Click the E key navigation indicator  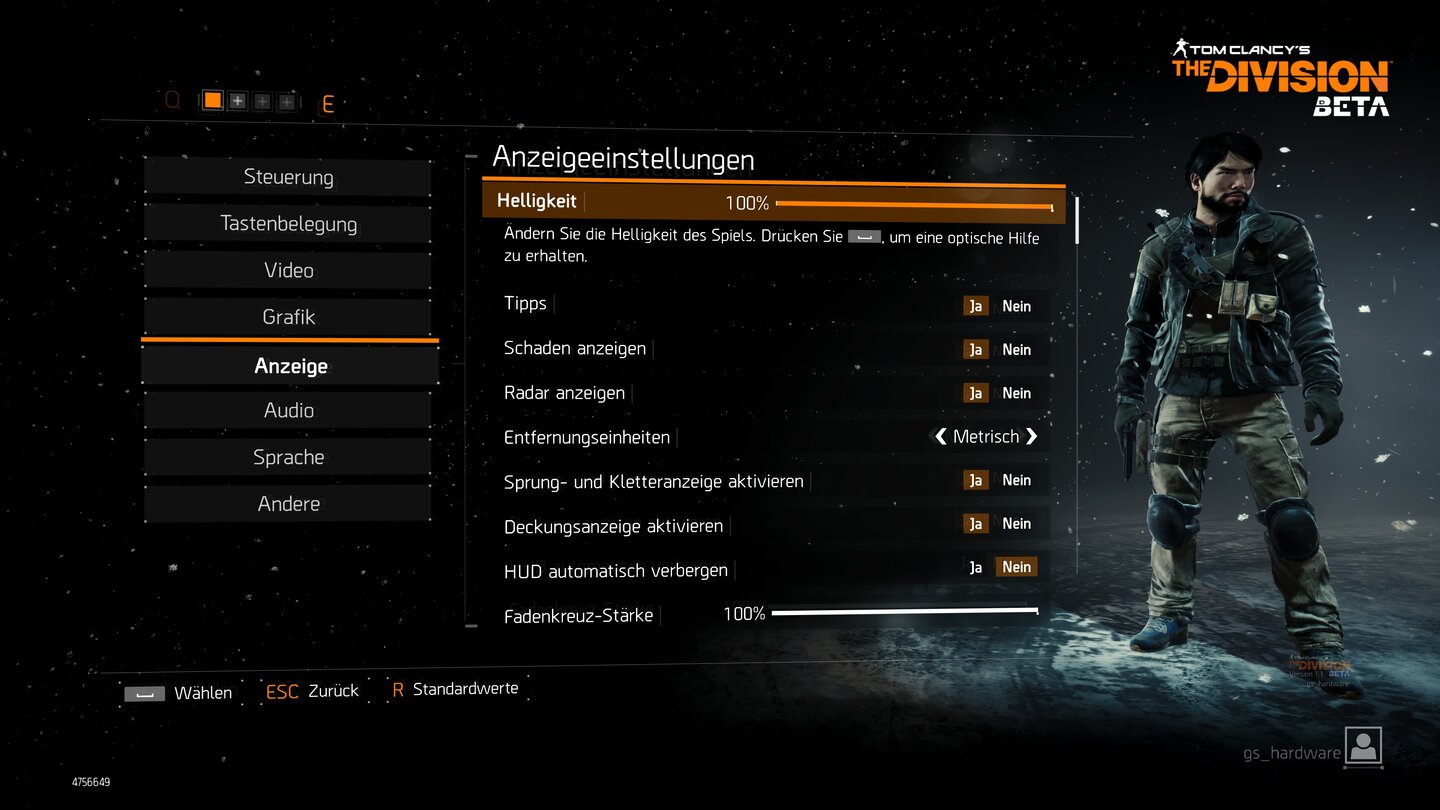click(x=330, y=102)
